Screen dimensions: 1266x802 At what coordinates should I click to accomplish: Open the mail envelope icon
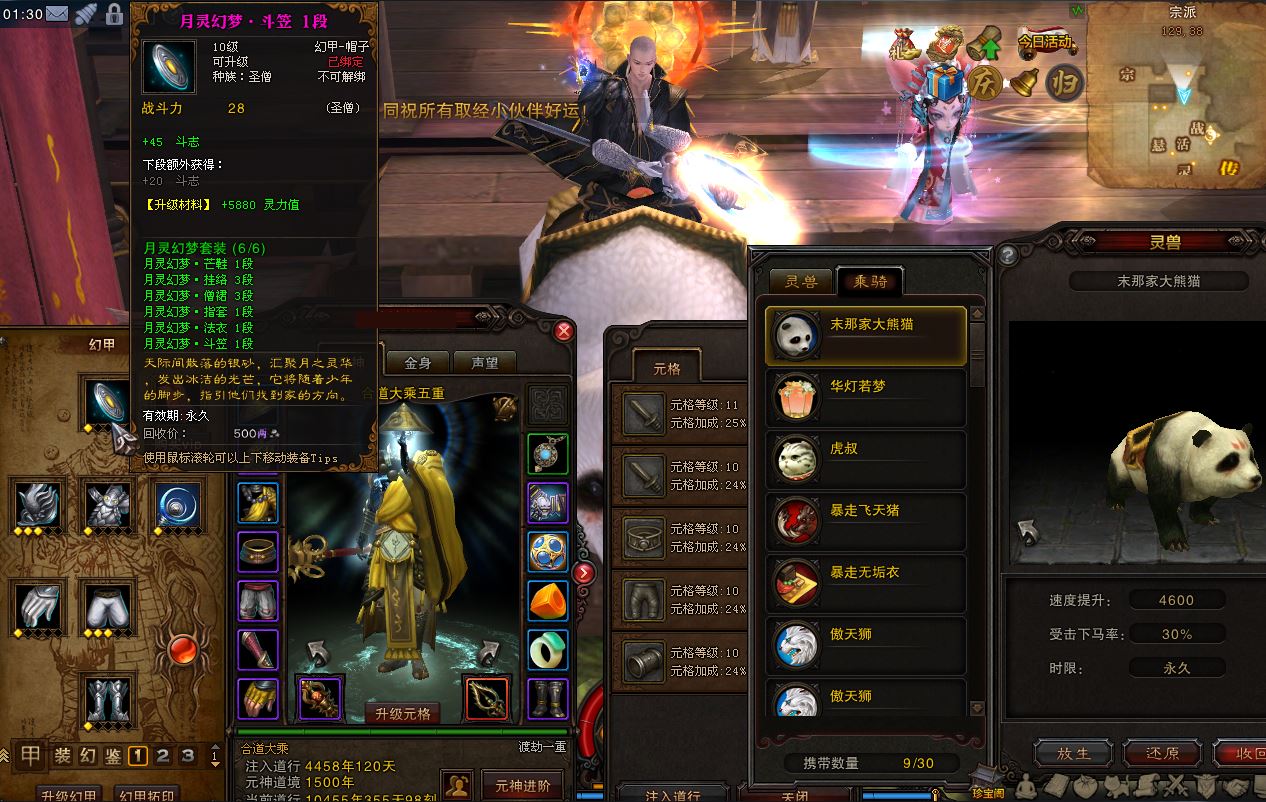point(59,14)
